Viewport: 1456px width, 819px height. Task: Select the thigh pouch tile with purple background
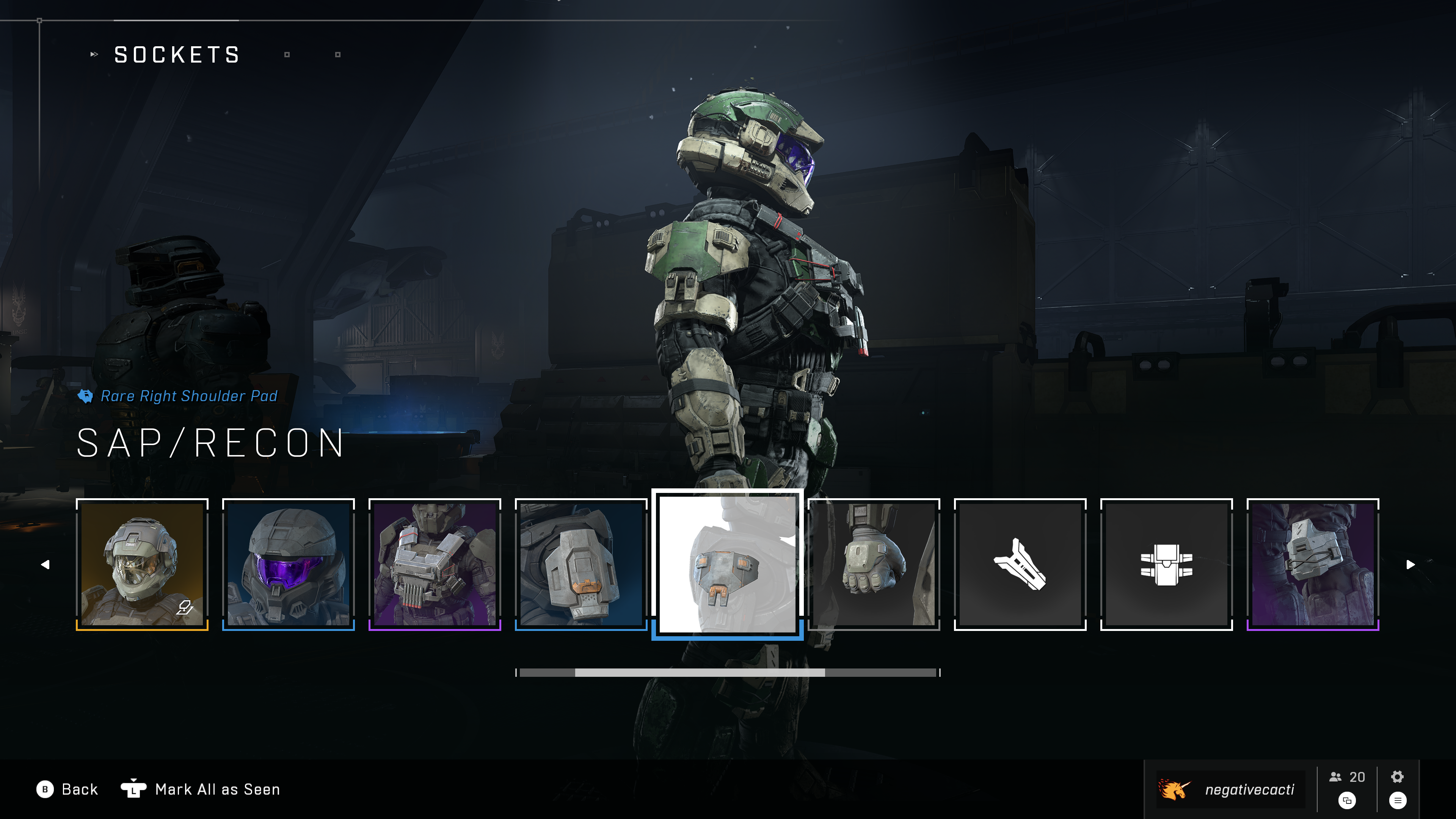tap(1313, 564)
